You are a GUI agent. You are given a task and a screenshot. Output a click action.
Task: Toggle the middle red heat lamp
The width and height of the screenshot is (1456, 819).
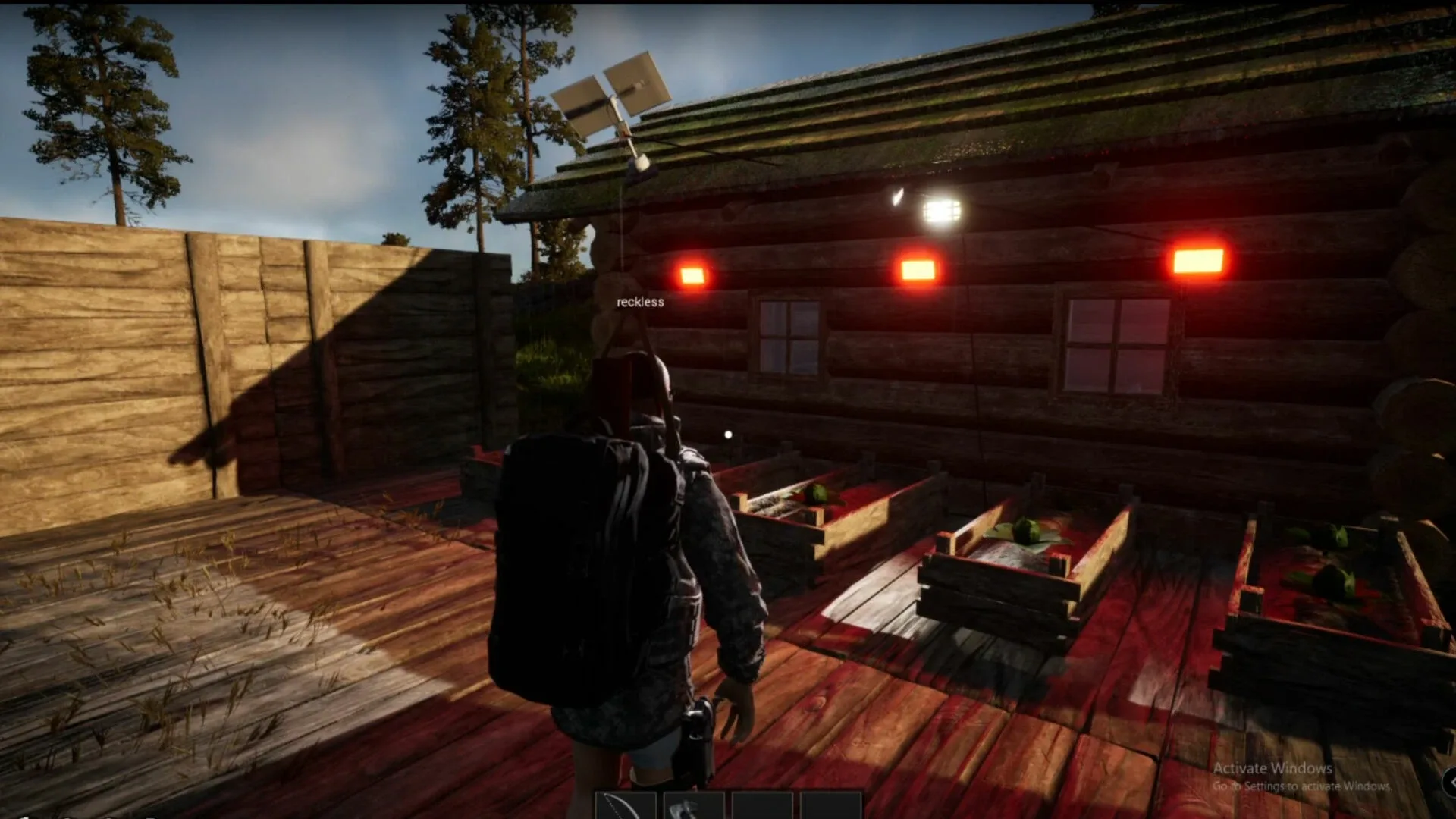[x=918, y=269]
